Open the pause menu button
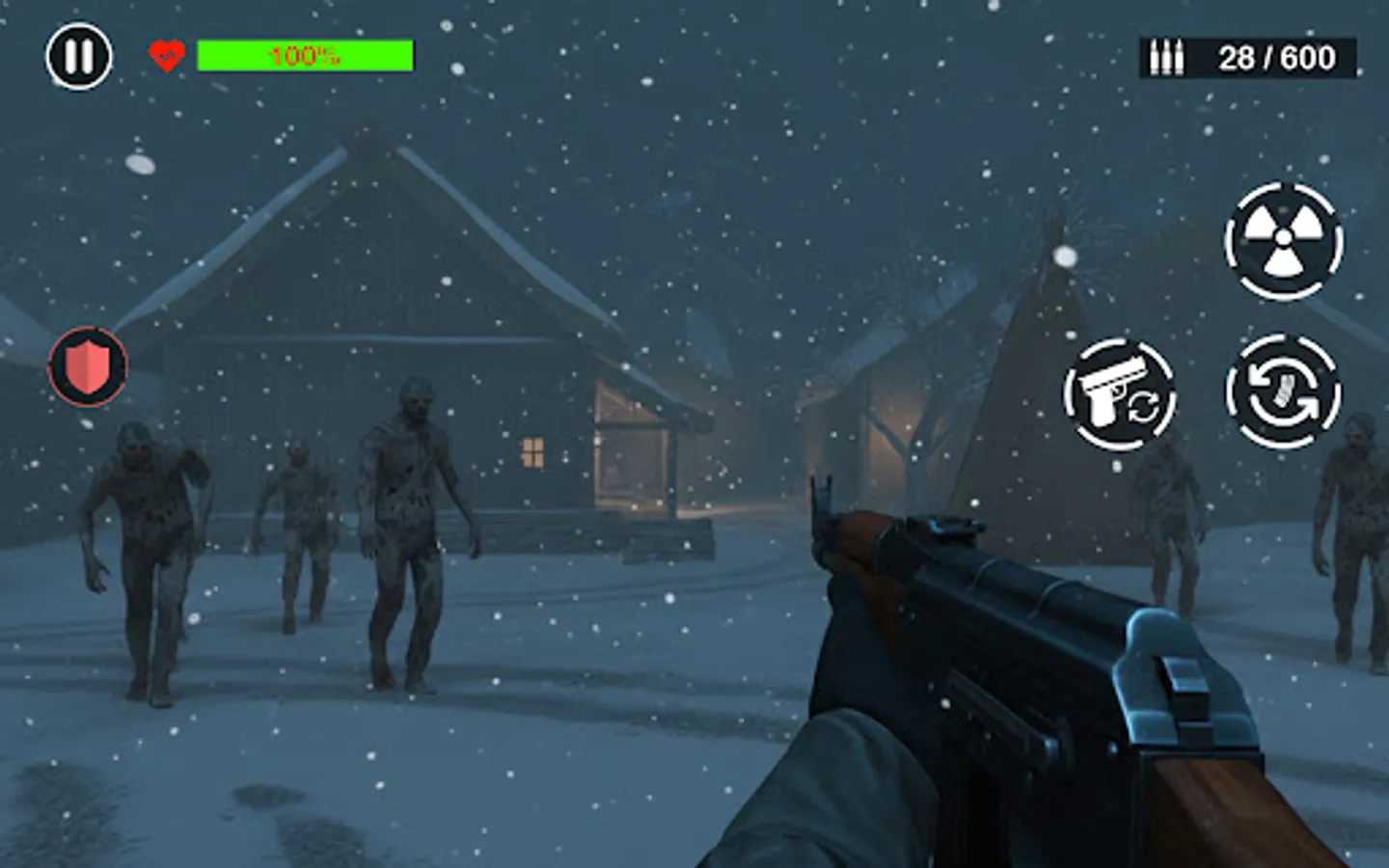Screen dimensions: 1389x868 click(x=79, y=56)
